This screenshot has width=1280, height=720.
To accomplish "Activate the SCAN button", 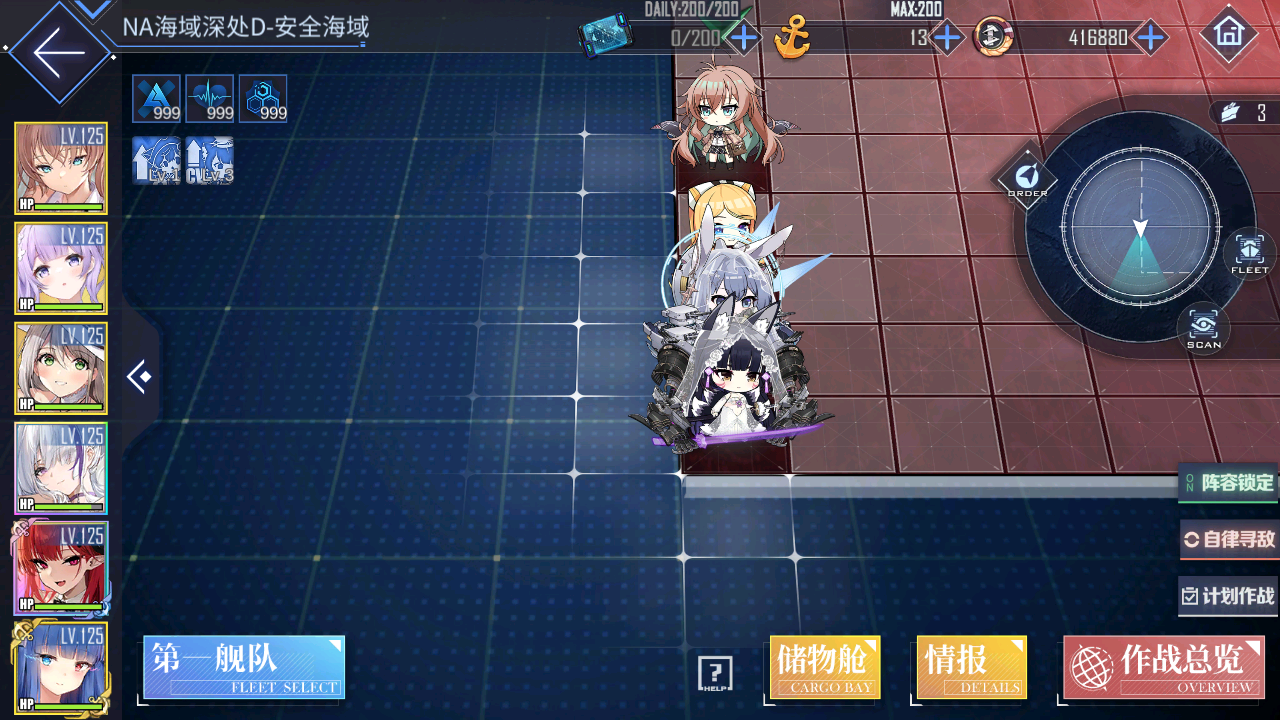I will pos(1204,328).
